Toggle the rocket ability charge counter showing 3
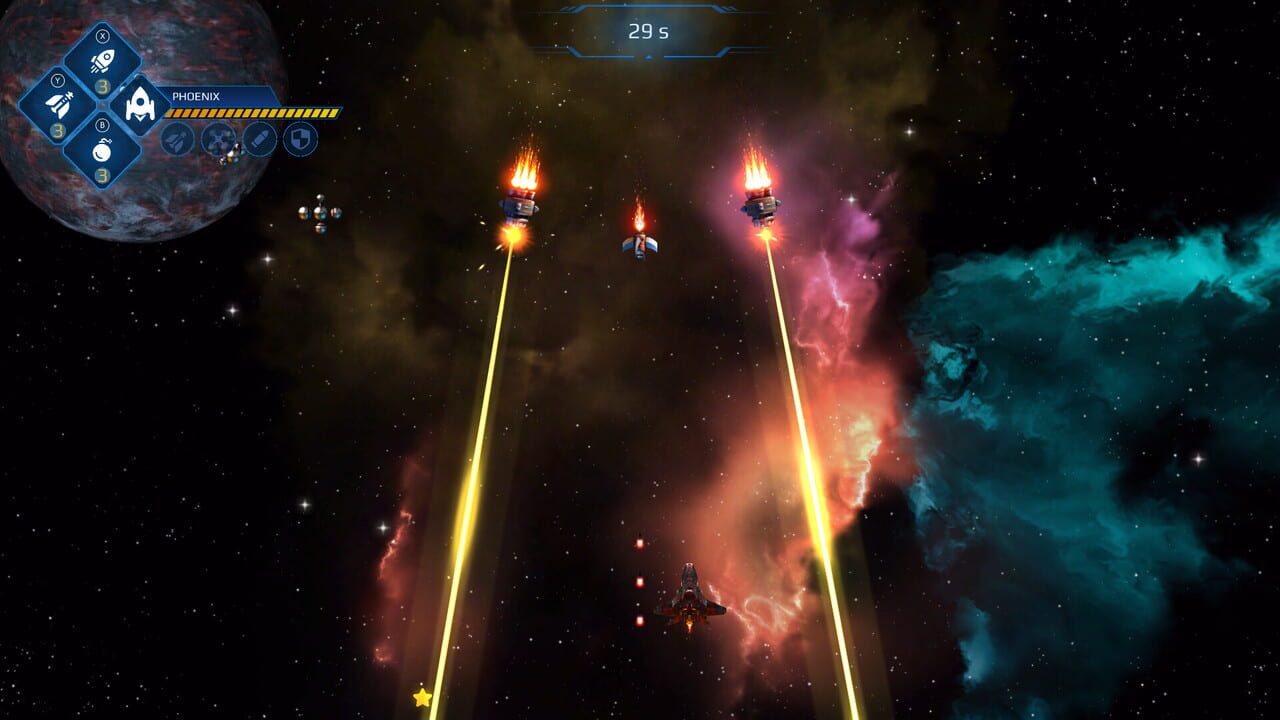Image resolution: width=1280 pixels, height=720 pixels. click(103, 86)
